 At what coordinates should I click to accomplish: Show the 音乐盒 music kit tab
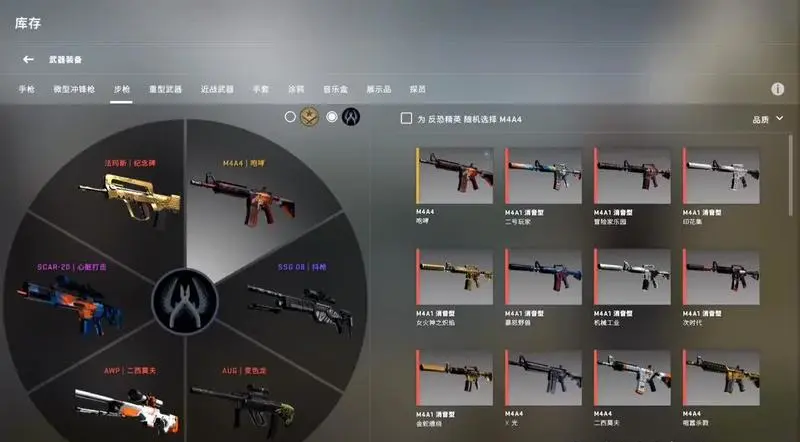(x=335, y=89)
